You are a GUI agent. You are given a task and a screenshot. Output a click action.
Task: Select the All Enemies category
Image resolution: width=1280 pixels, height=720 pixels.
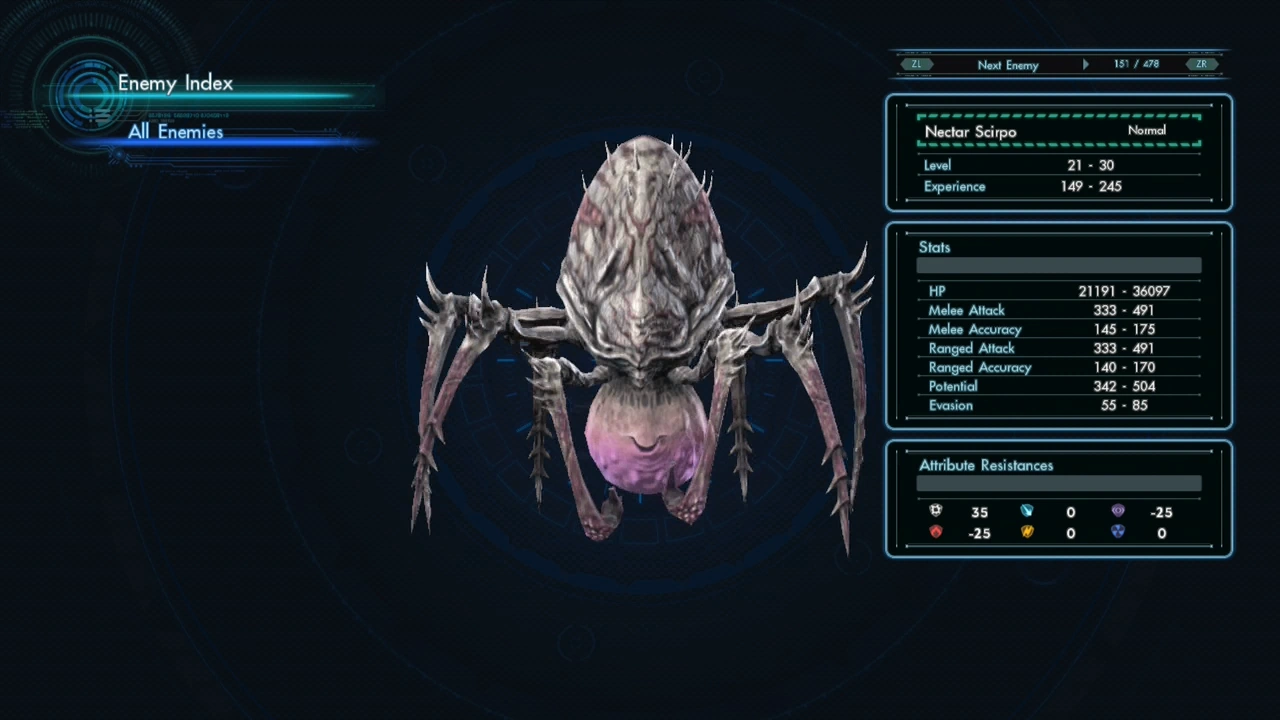coord(176,132)
